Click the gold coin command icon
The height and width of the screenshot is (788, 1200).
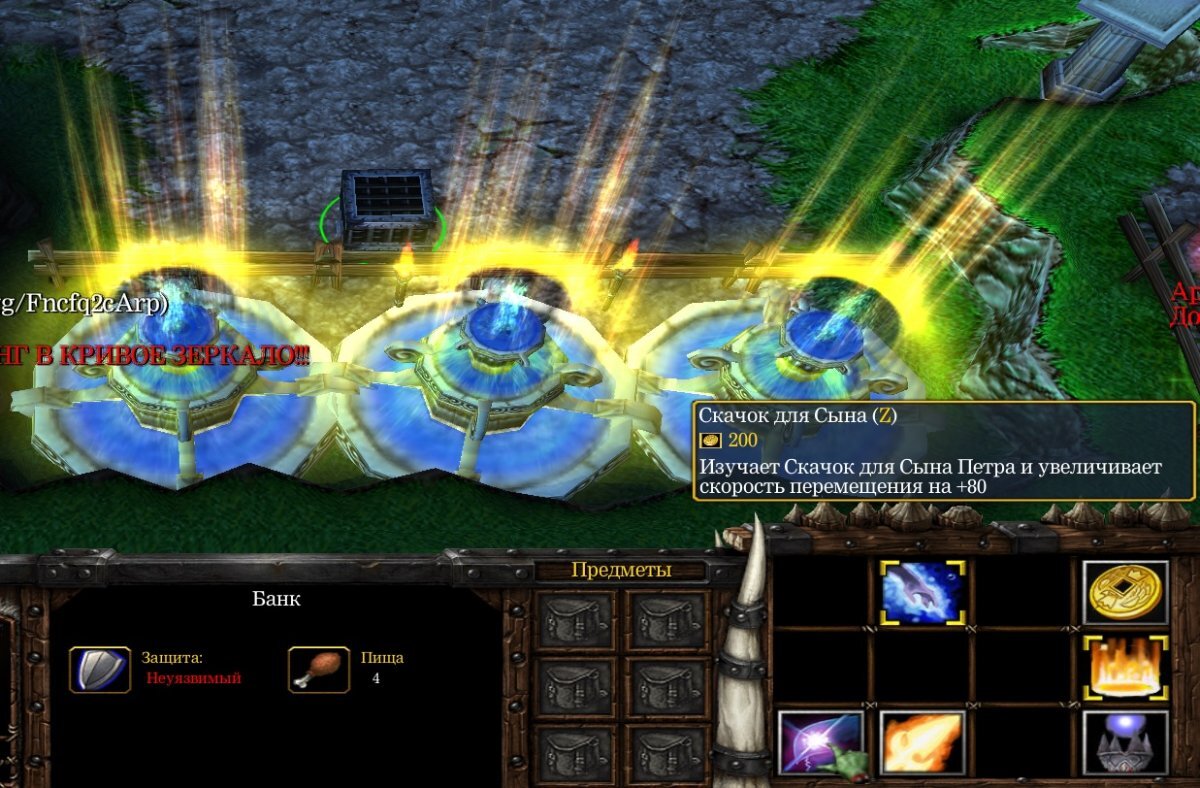1125,592
